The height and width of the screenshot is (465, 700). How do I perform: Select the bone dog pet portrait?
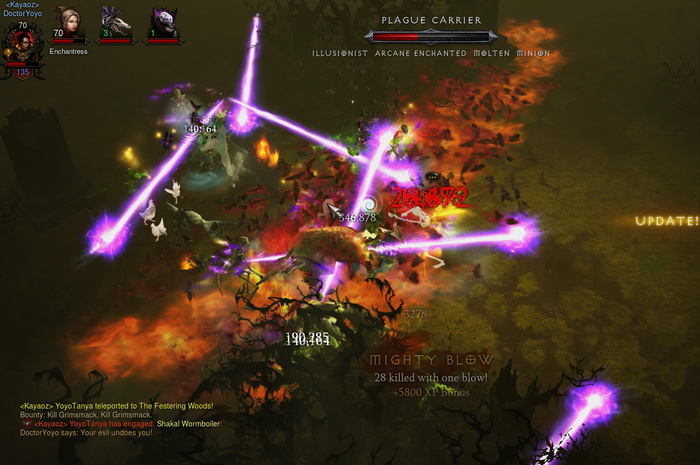click(x=116, y=23)
